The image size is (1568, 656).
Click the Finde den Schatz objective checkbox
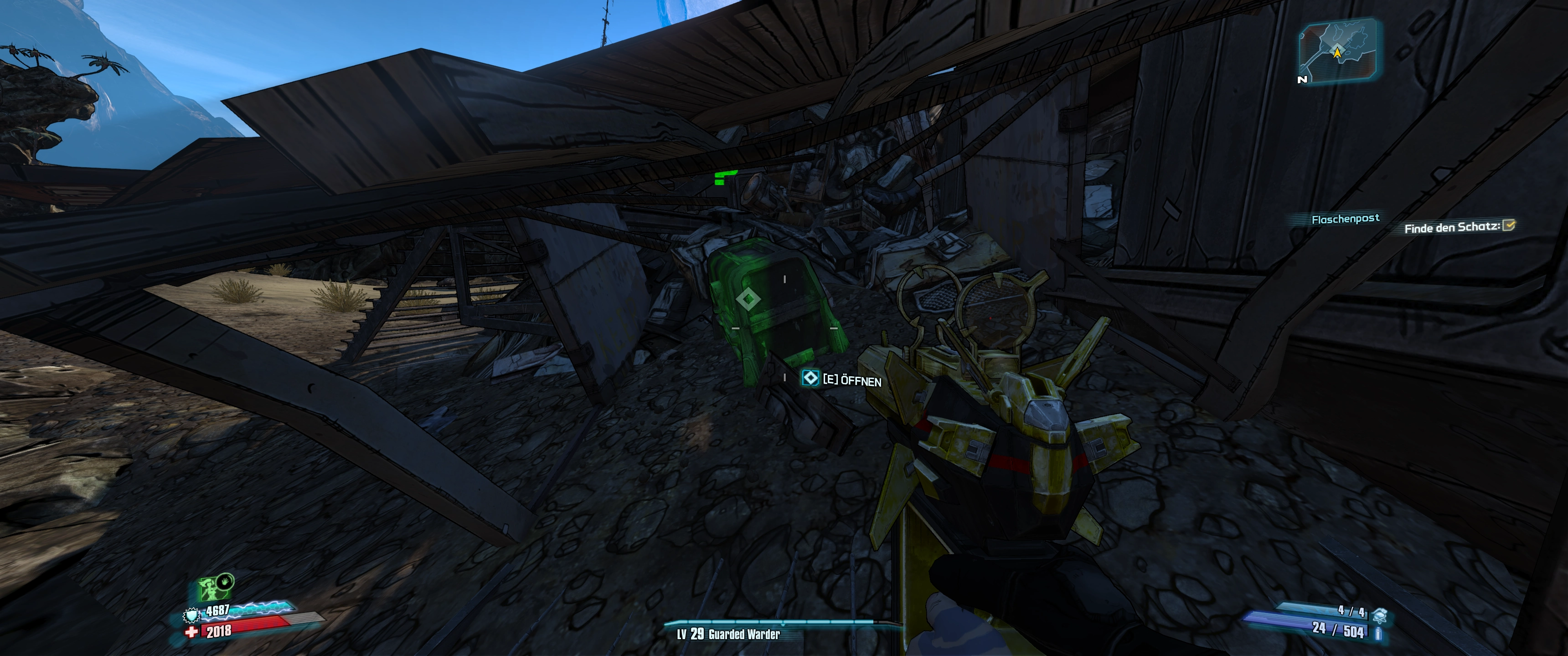tap(1509, 226)
